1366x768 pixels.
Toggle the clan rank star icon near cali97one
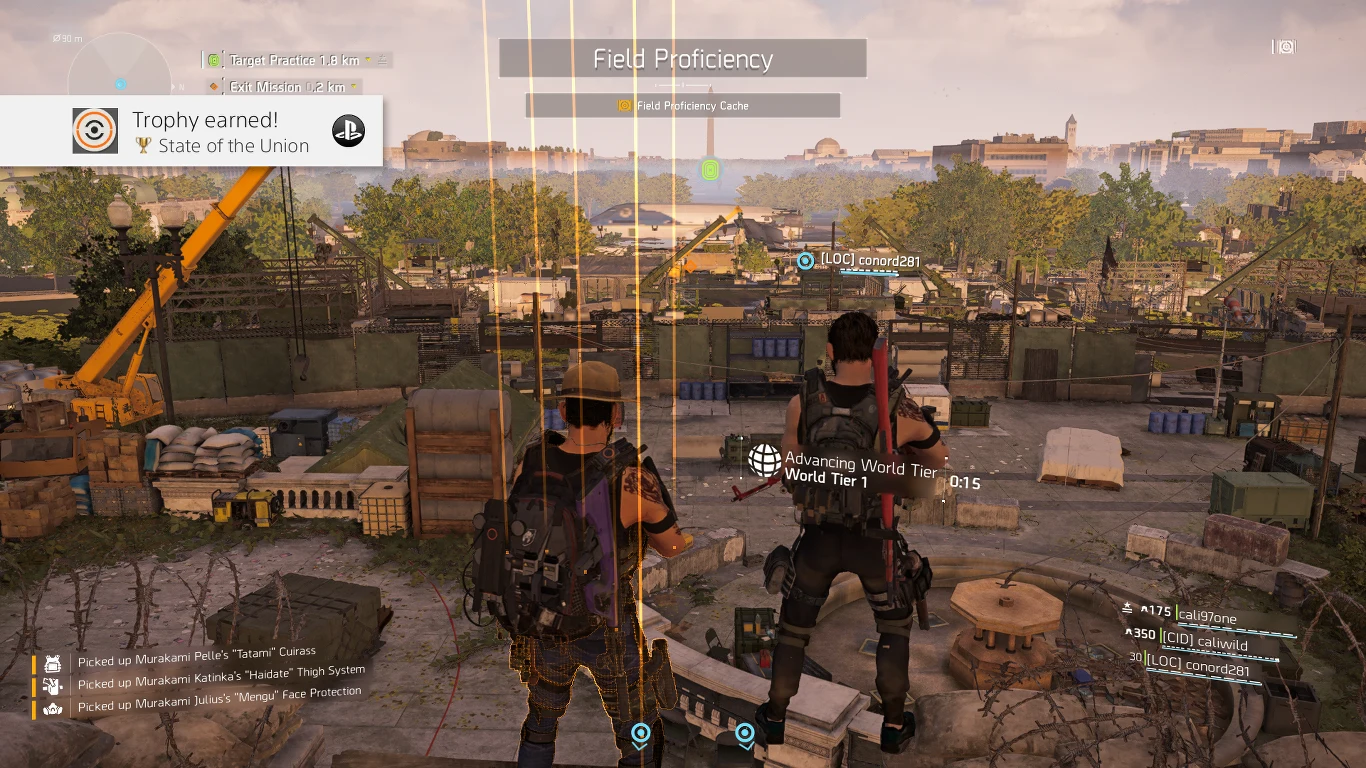coord(1128,608)
